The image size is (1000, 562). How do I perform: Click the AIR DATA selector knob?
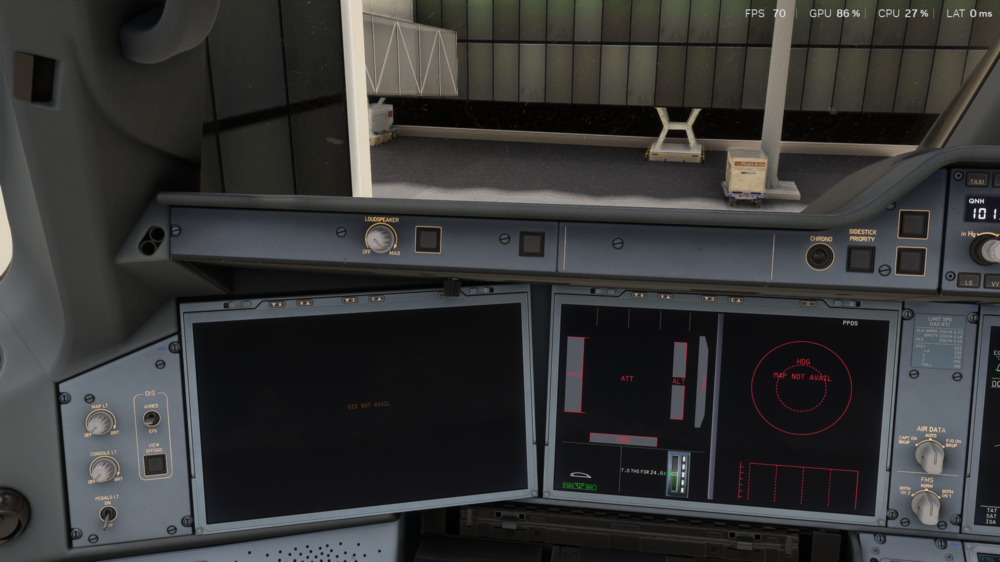coord(929,455)
